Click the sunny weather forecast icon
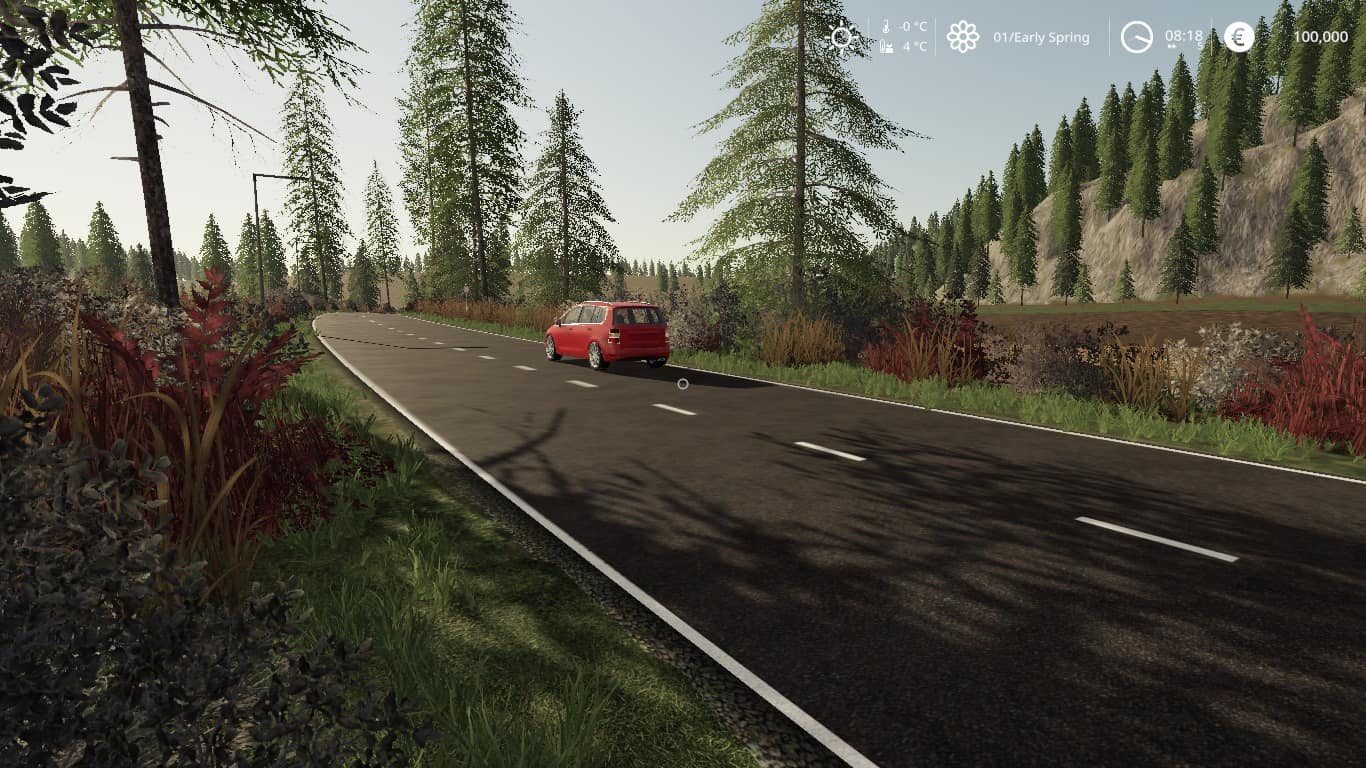Screen dimensions: 1366x768 [843, 38]
